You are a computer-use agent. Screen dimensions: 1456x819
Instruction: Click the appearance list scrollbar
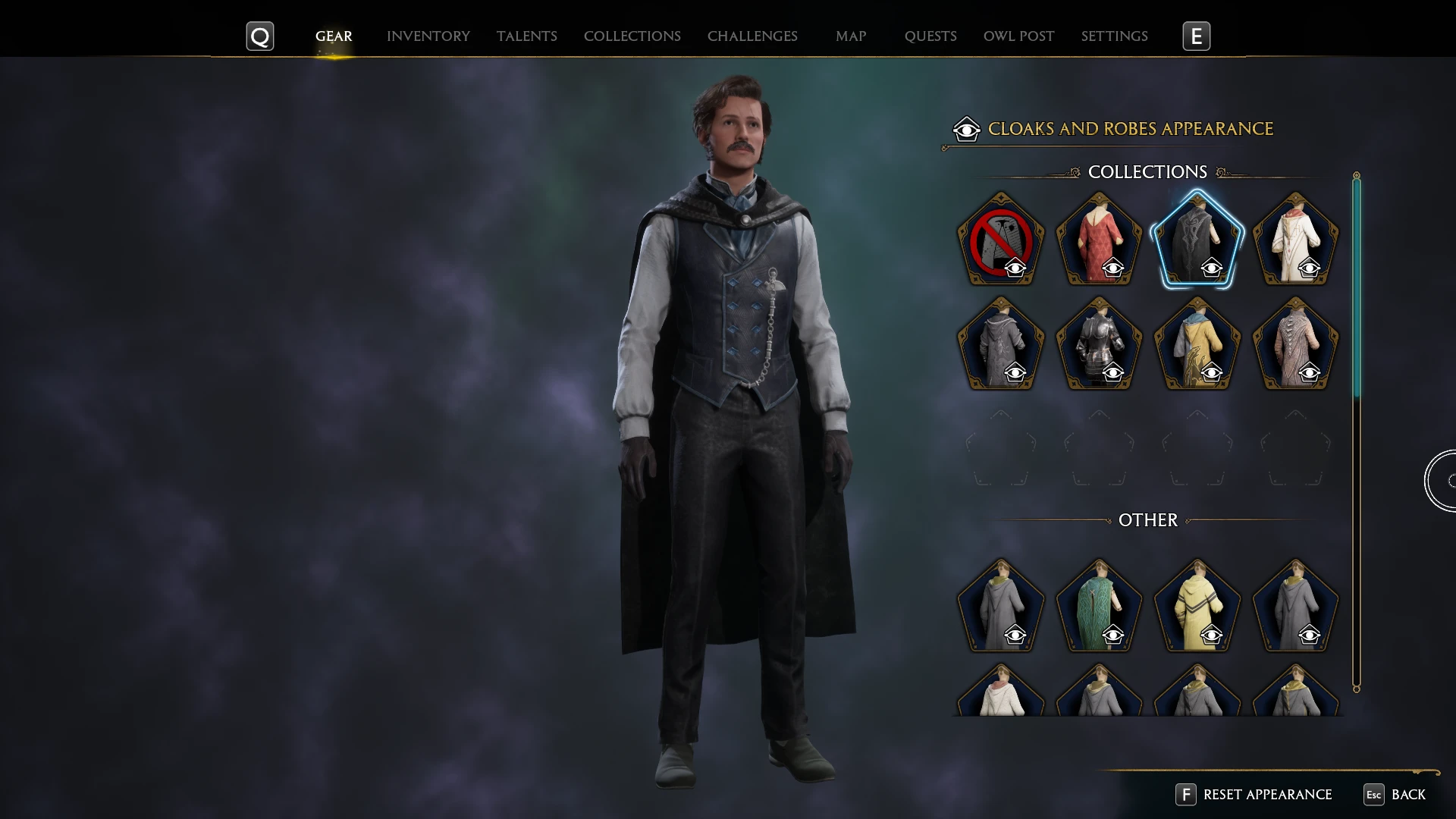coord(1356,288)
